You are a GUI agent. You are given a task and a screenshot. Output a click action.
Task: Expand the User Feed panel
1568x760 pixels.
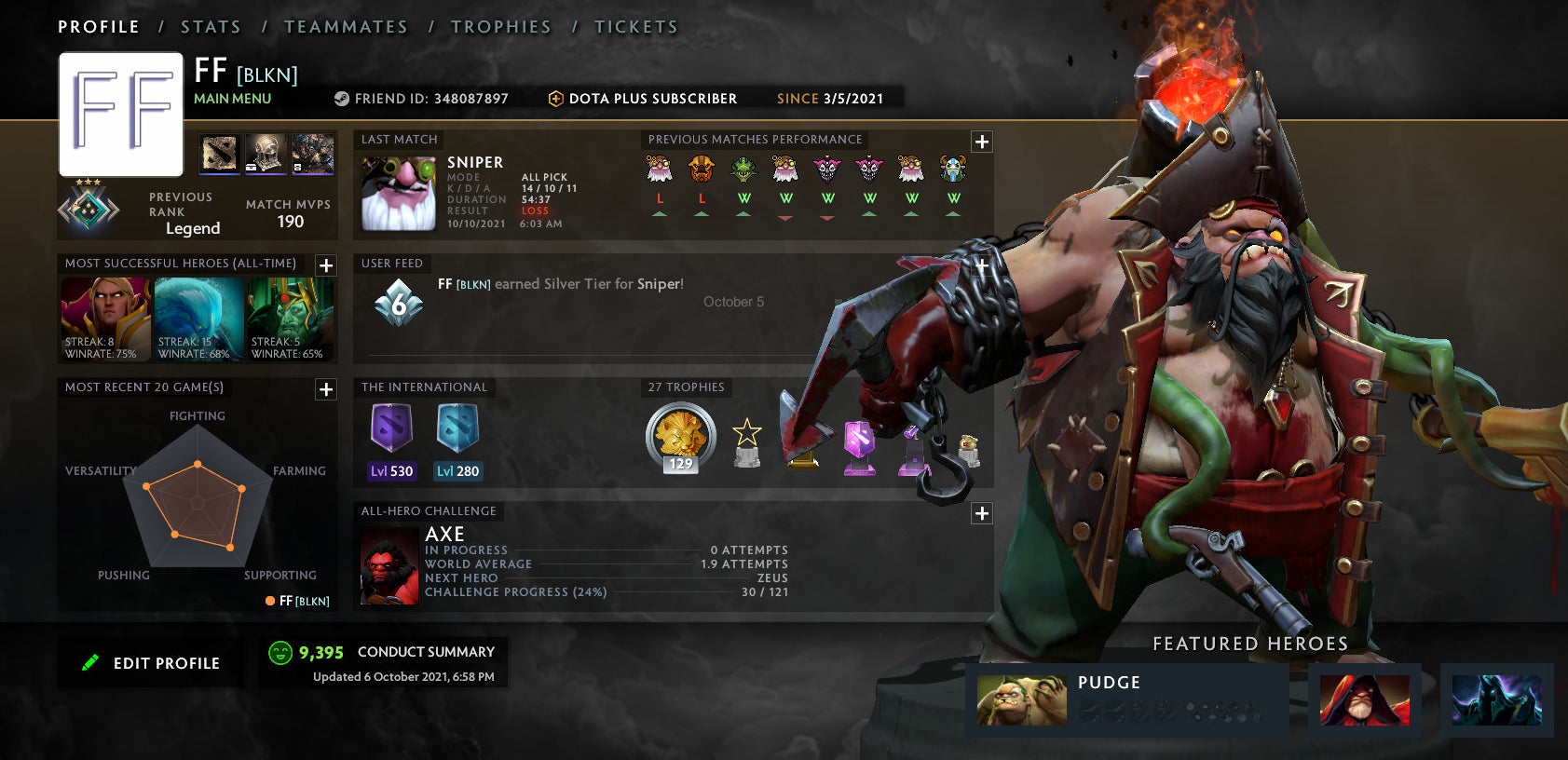(x=981, y=265)
